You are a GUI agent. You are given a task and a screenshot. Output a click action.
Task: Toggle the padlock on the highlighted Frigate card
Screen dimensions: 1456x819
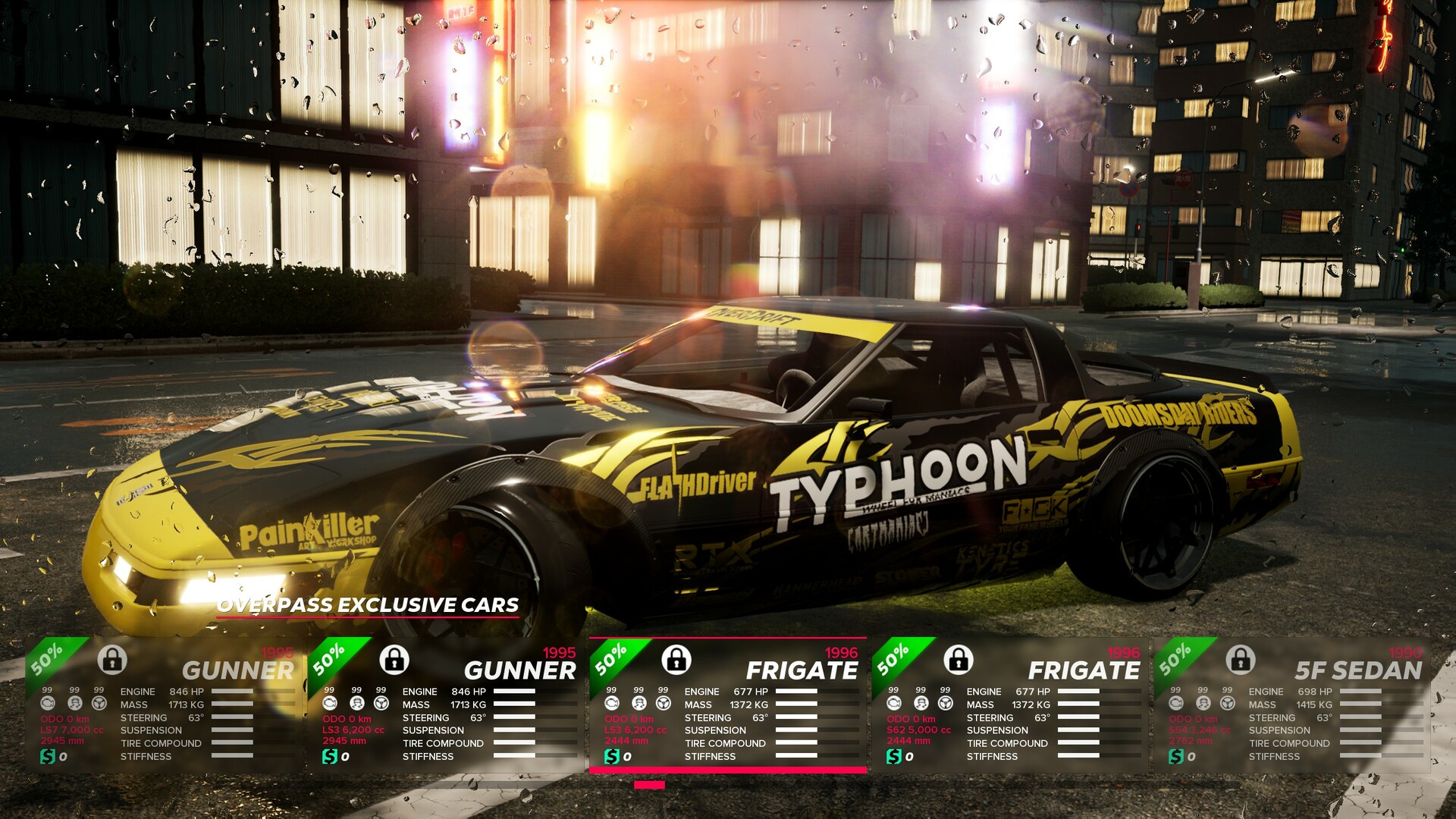point(677,661)
